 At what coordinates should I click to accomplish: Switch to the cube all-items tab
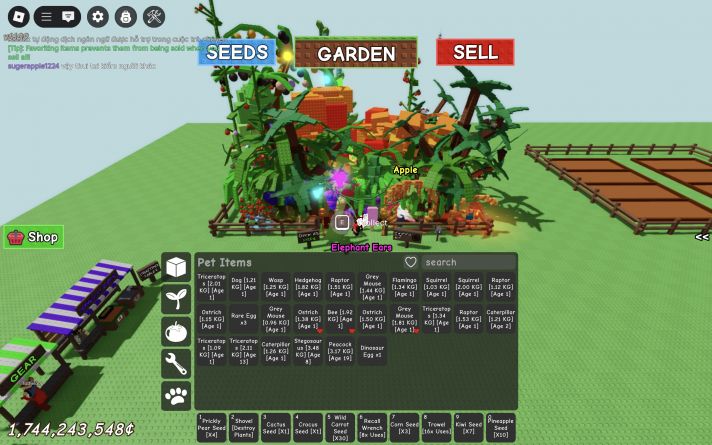click(x=176, y=267)
